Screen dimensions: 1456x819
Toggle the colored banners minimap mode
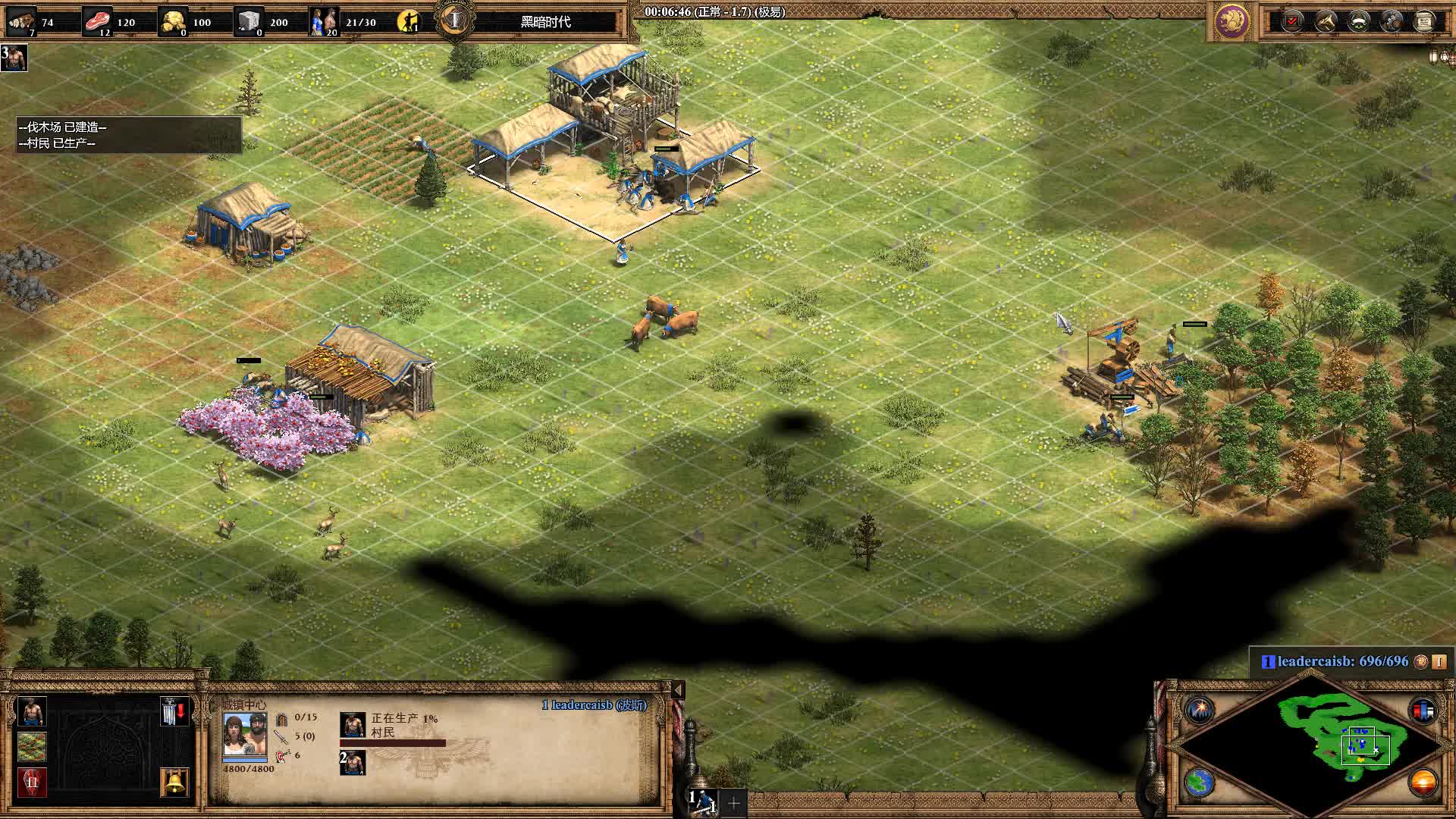point(1423,710)
